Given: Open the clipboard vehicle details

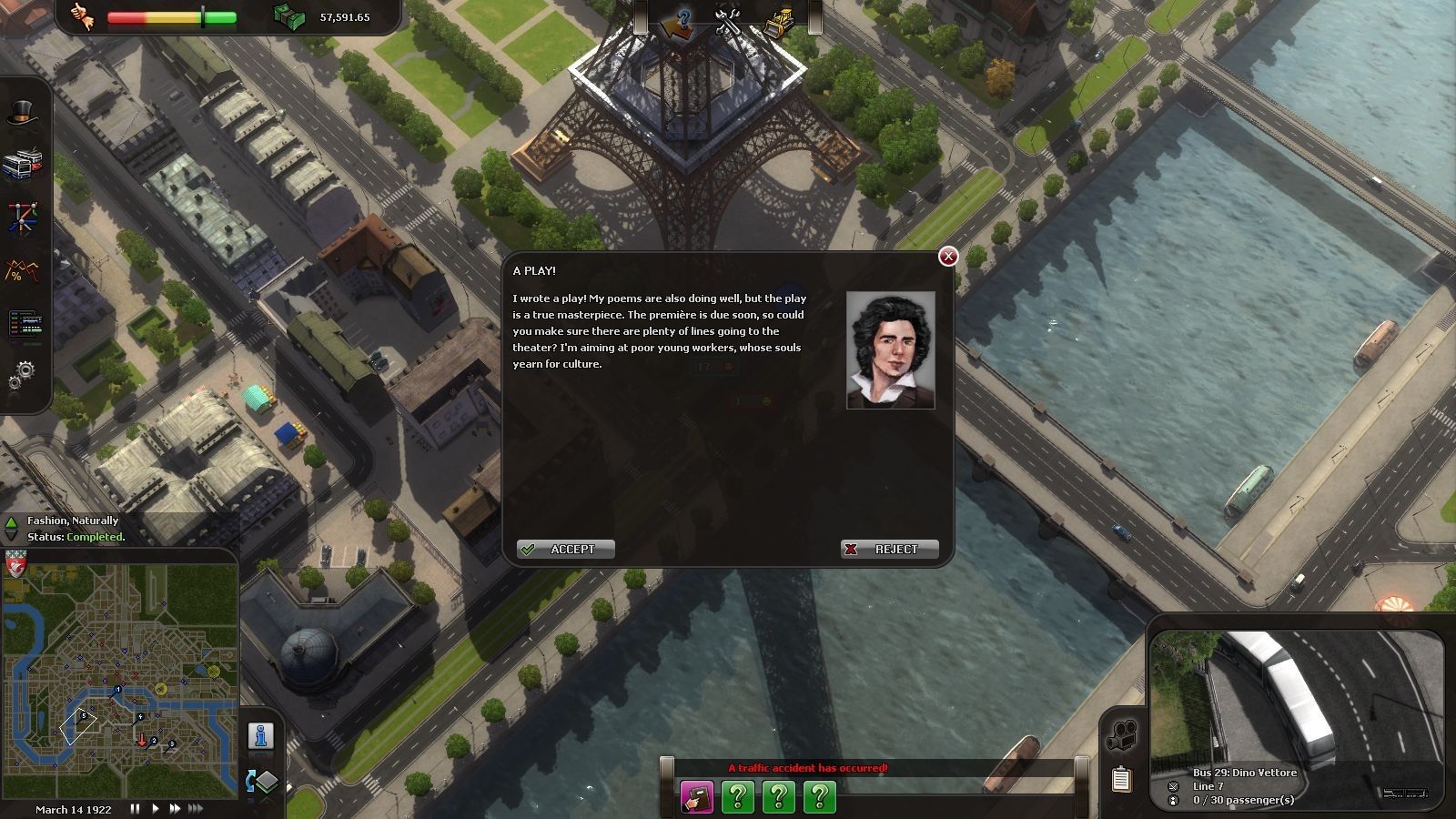Looking at the screenshot, I should point(1122,779).
